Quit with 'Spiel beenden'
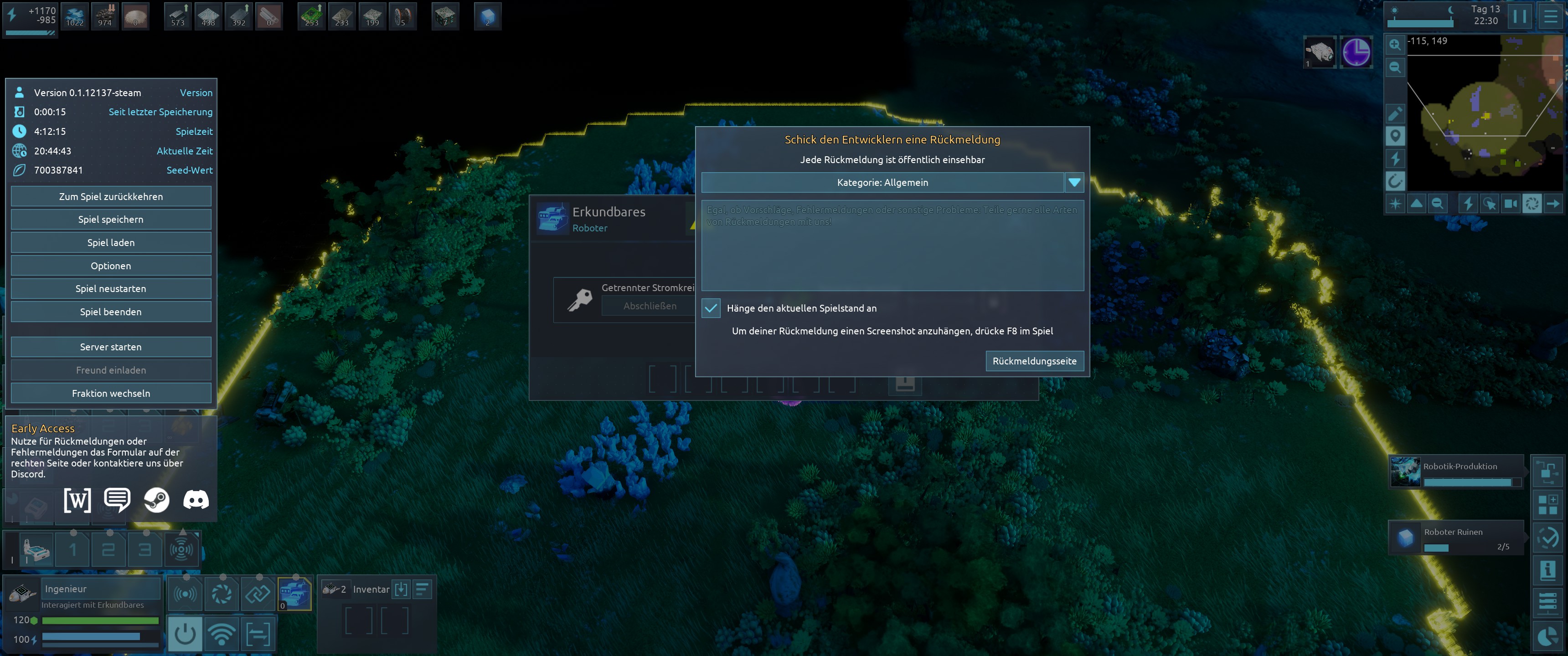Screen dimensions: 1568x656 111,312
